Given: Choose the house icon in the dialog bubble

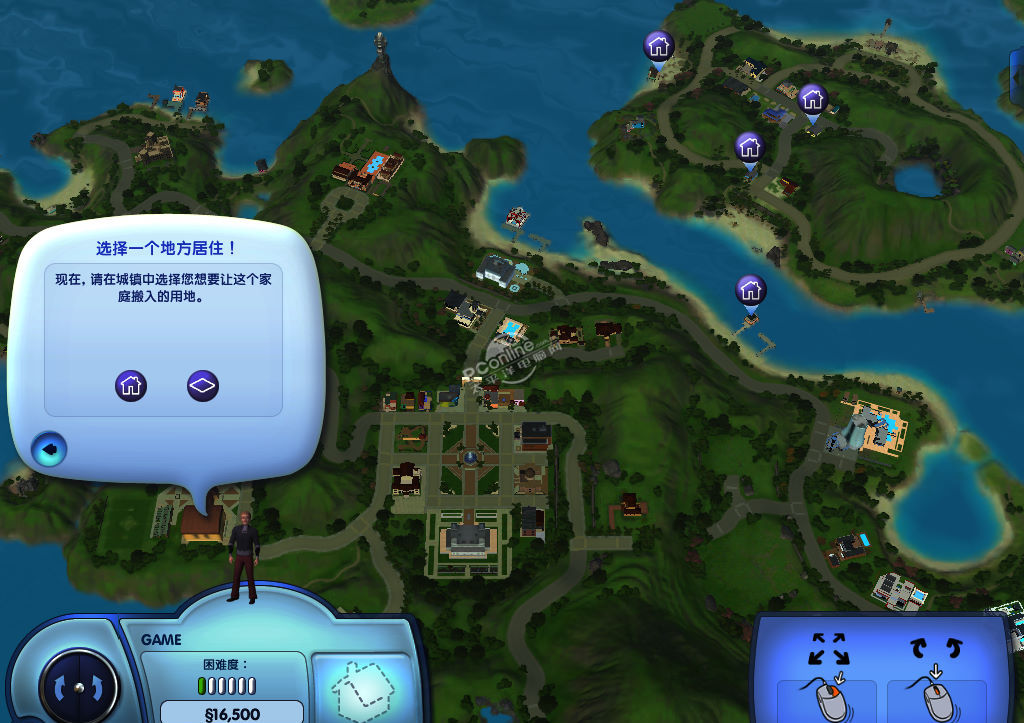Looking at the screenshot, I should pos(131,385).
